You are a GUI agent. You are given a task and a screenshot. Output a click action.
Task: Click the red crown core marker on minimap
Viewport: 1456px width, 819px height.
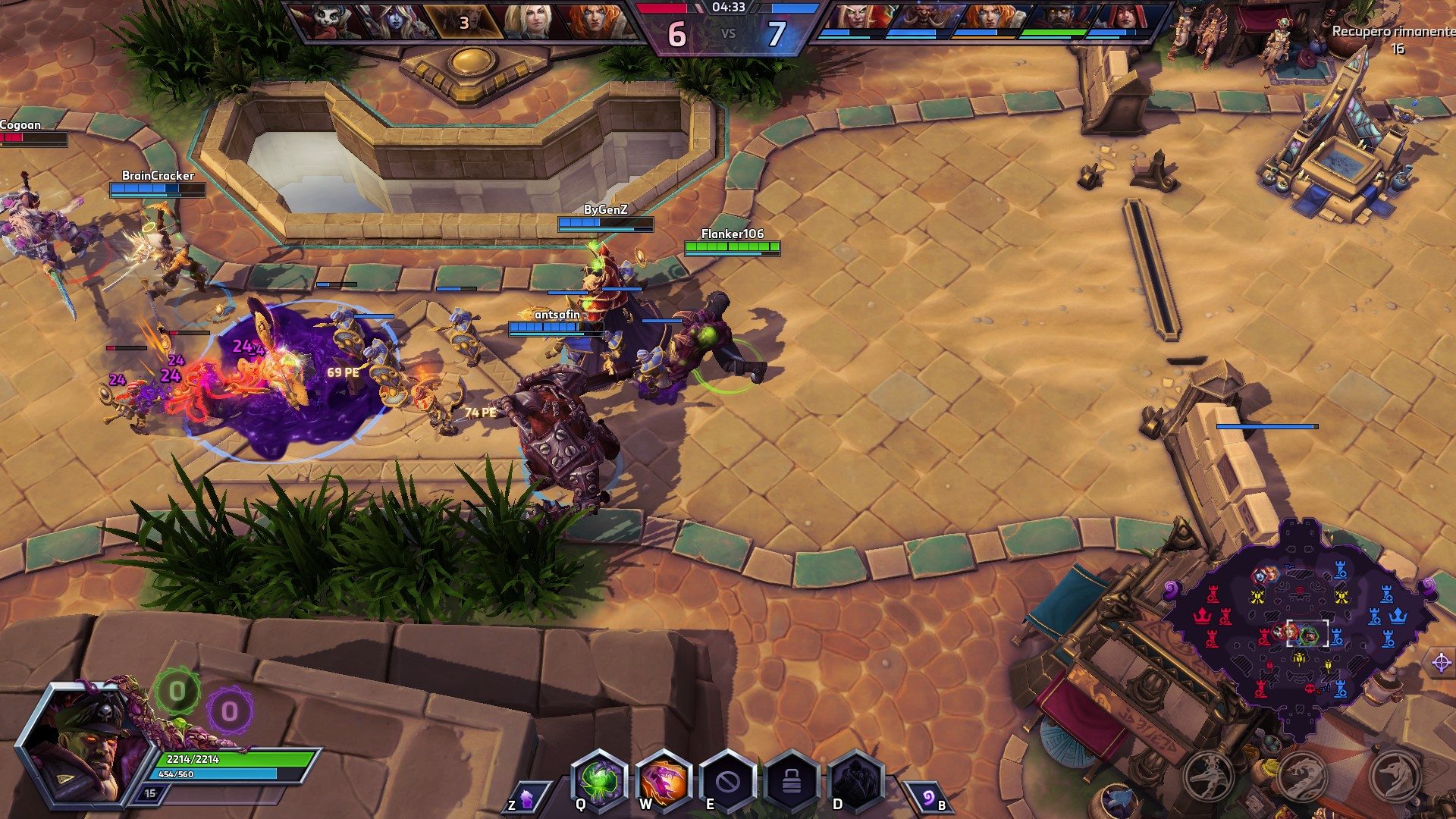coord(1202,616)
